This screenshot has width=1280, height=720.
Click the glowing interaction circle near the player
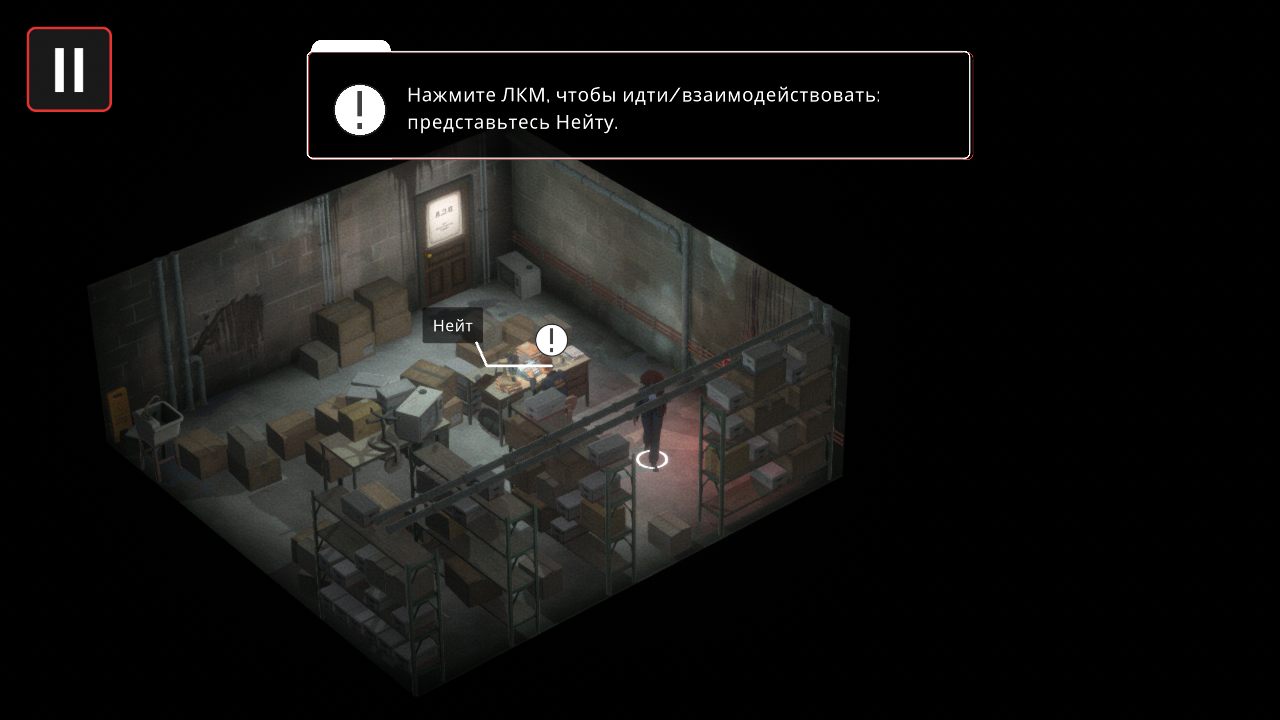(x=651, y=458)
